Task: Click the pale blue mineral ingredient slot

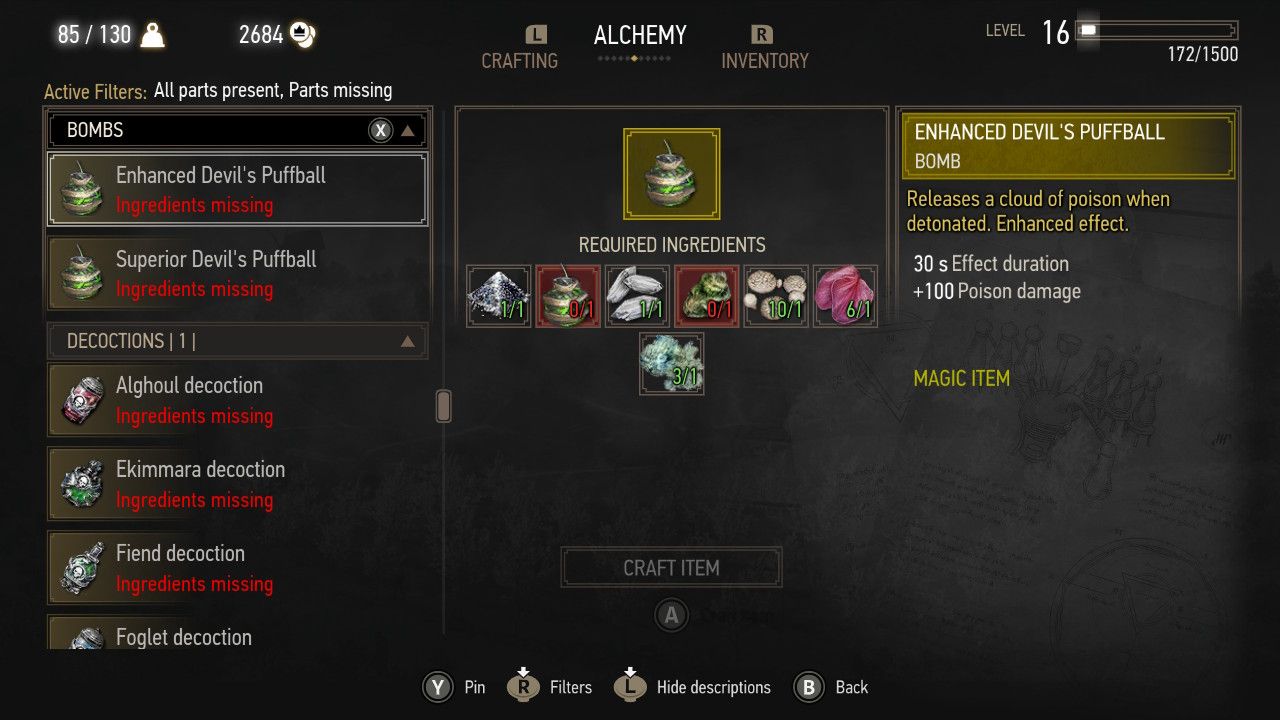Action: [672, 364]
